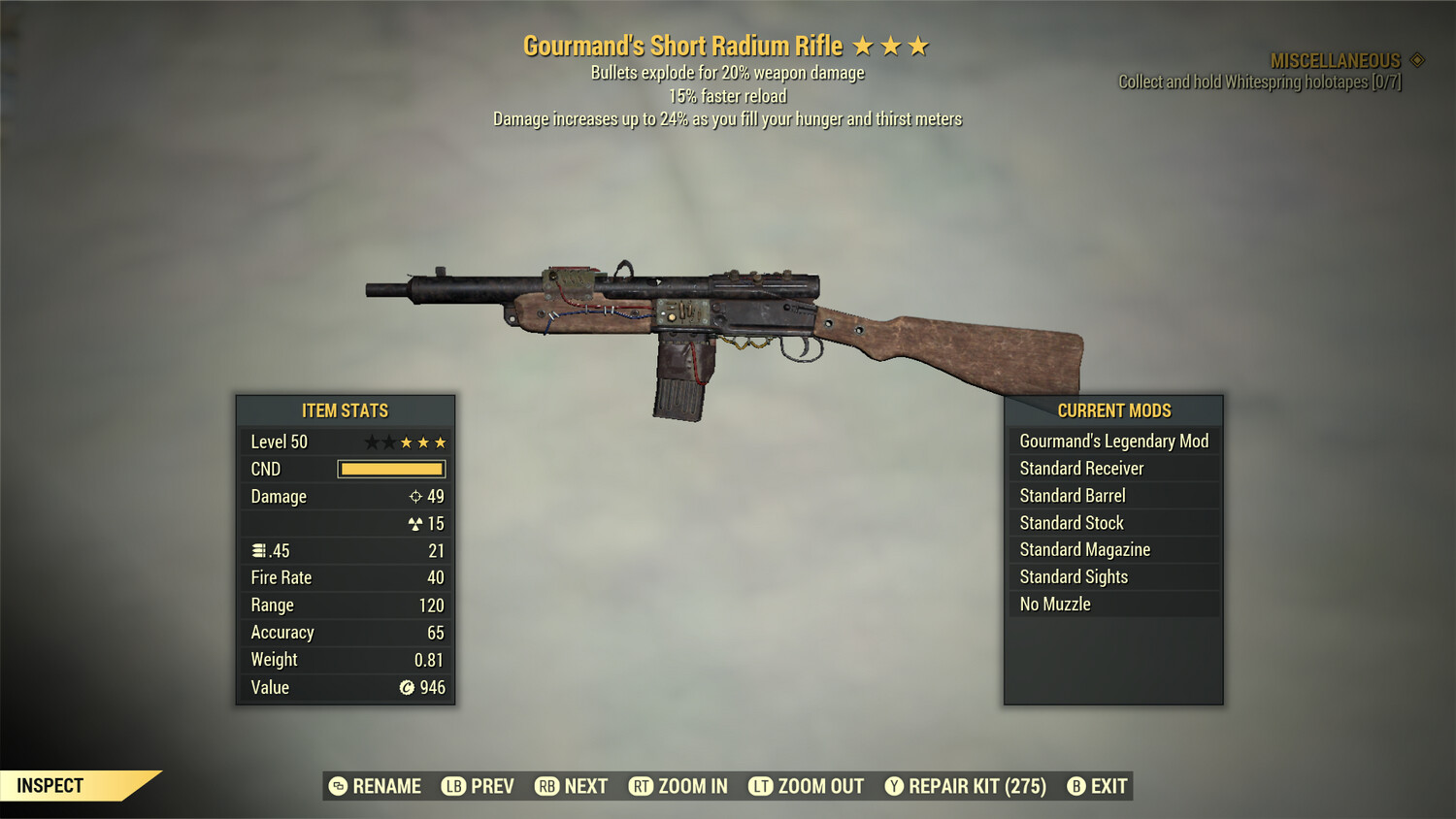Expand the ITEM STATS panel header

pyautogui.click(x=346, y=410)
